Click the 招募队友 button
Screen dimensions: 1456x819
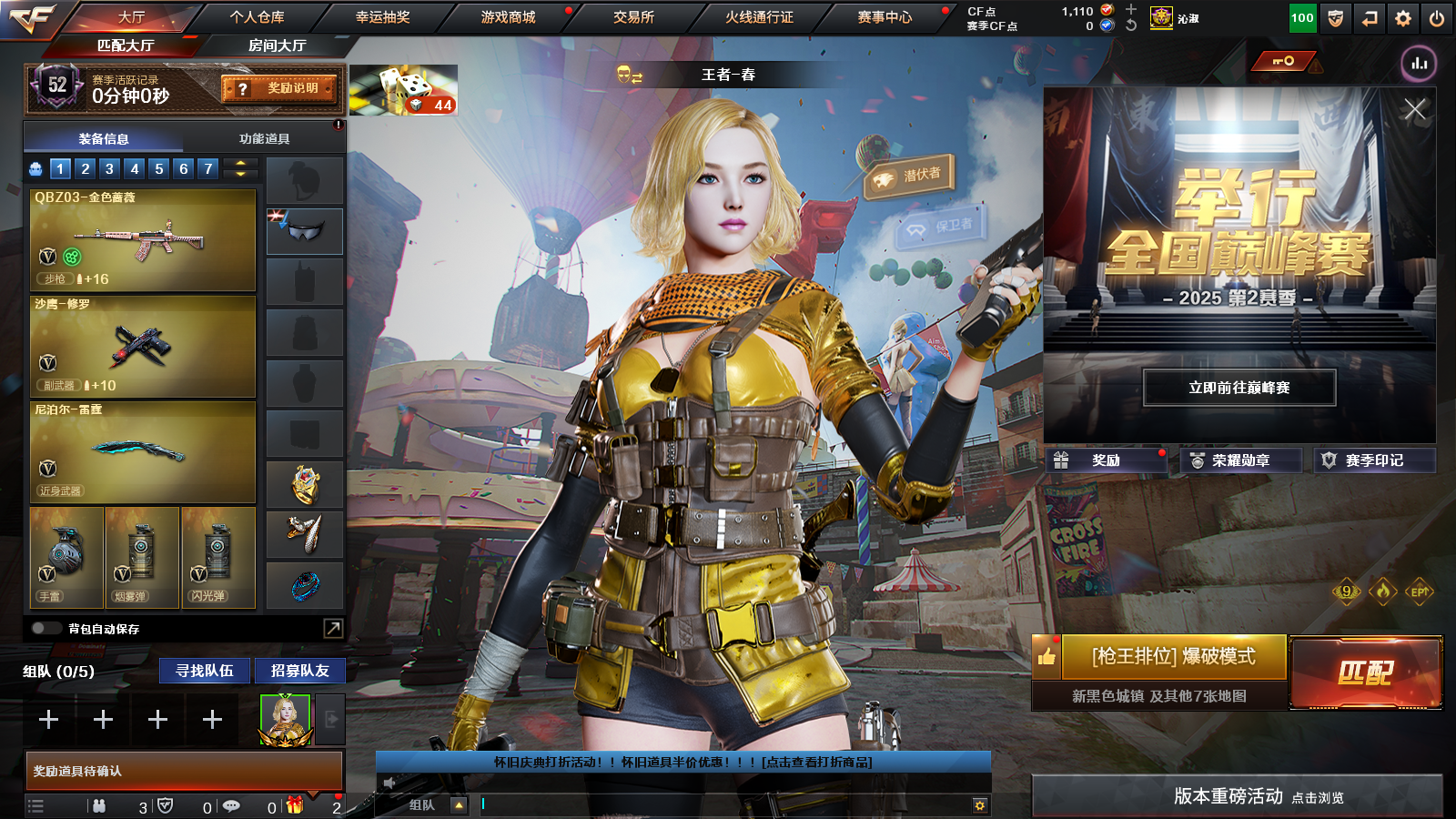299,671
